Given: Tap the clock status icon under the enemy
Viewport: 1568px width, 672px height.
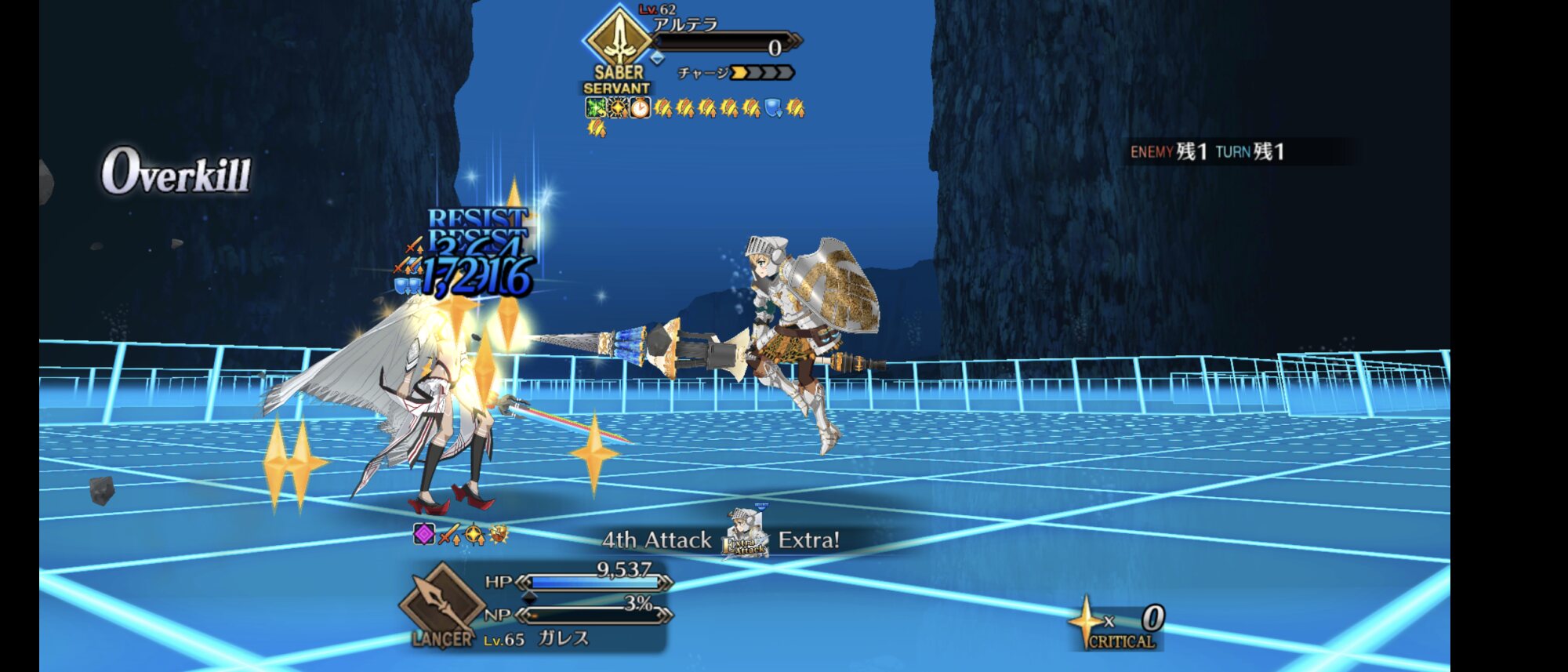Looking at the screenshot, I should click(x=641, y=108).
